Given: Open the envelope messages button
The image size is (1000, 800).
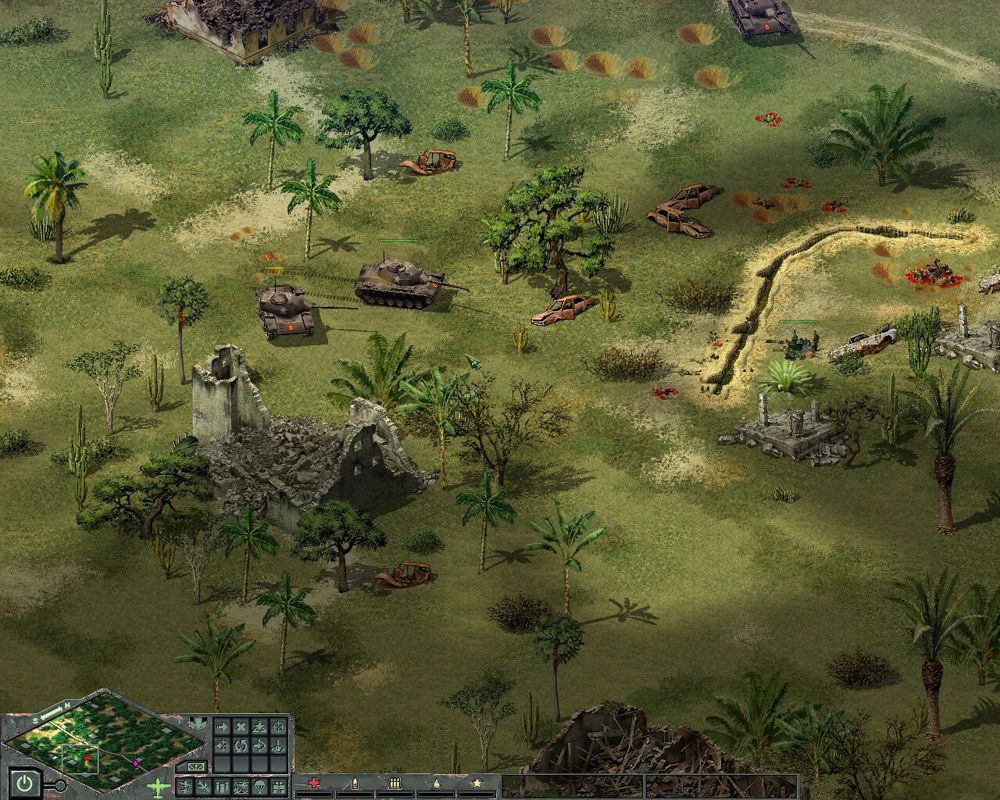Looking at the screenshot, I should (195, 767).
